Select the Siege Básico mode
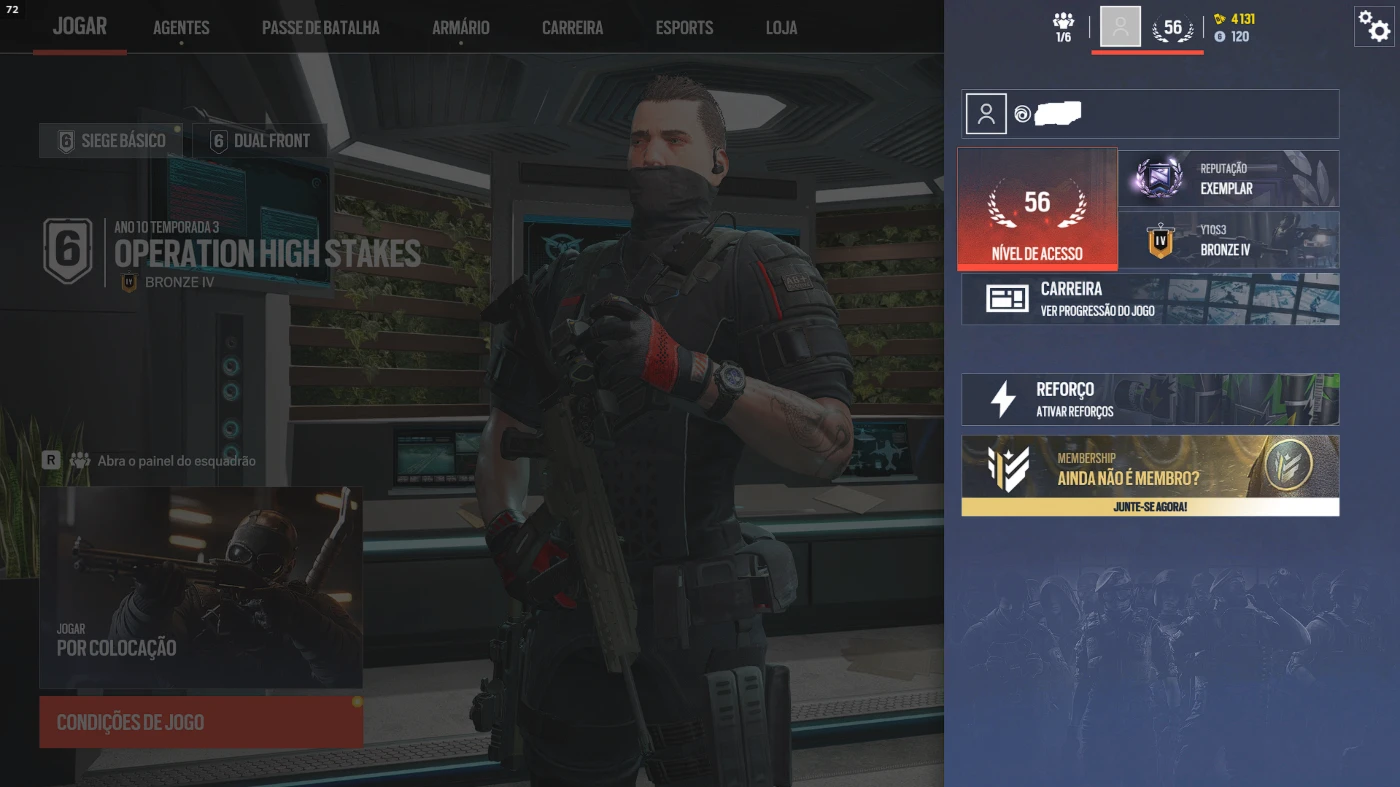 pos(111,141)
